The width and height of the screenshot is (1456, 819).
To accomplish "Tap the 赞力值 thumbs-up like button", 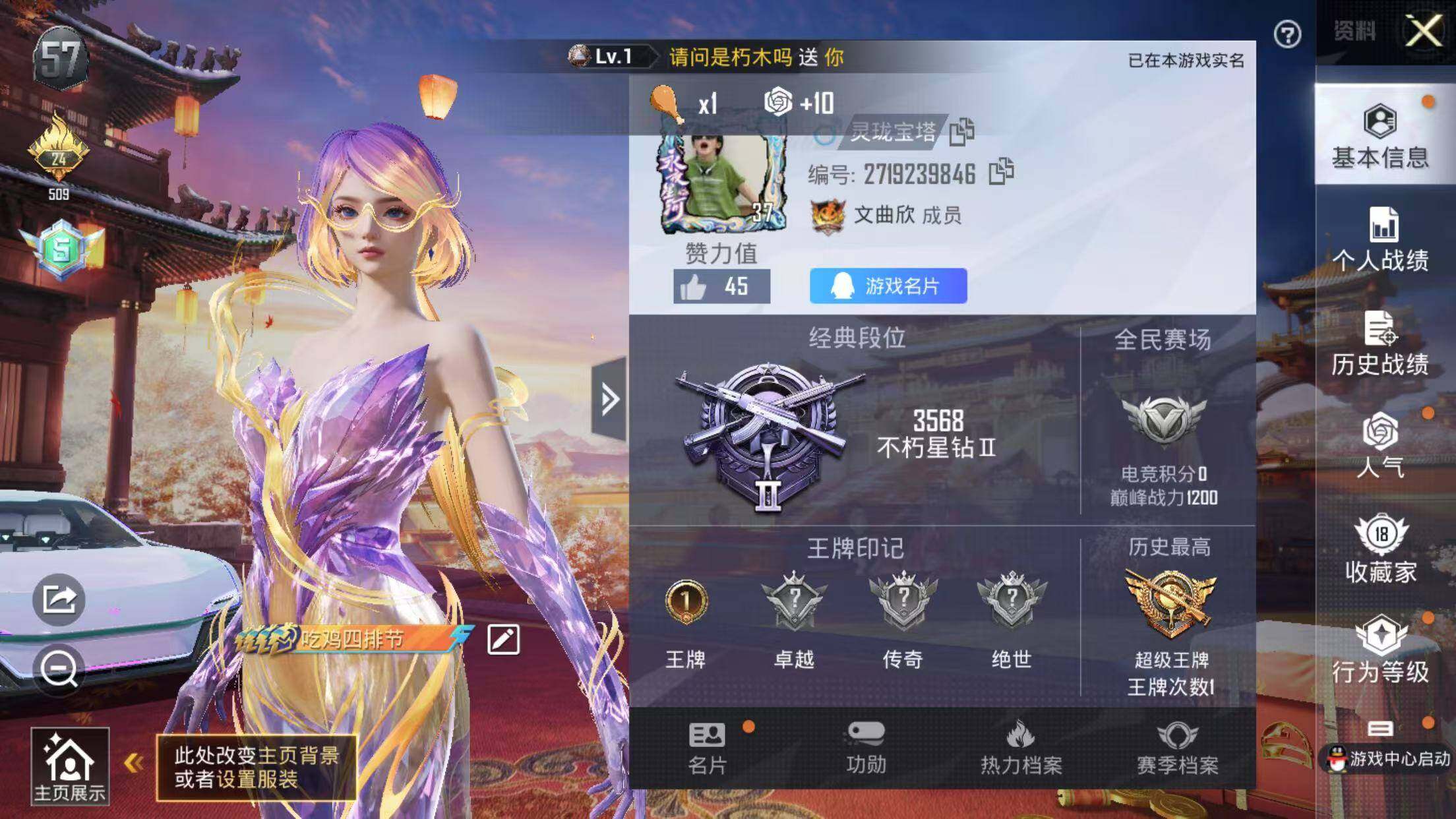I will tap(721, 287).
